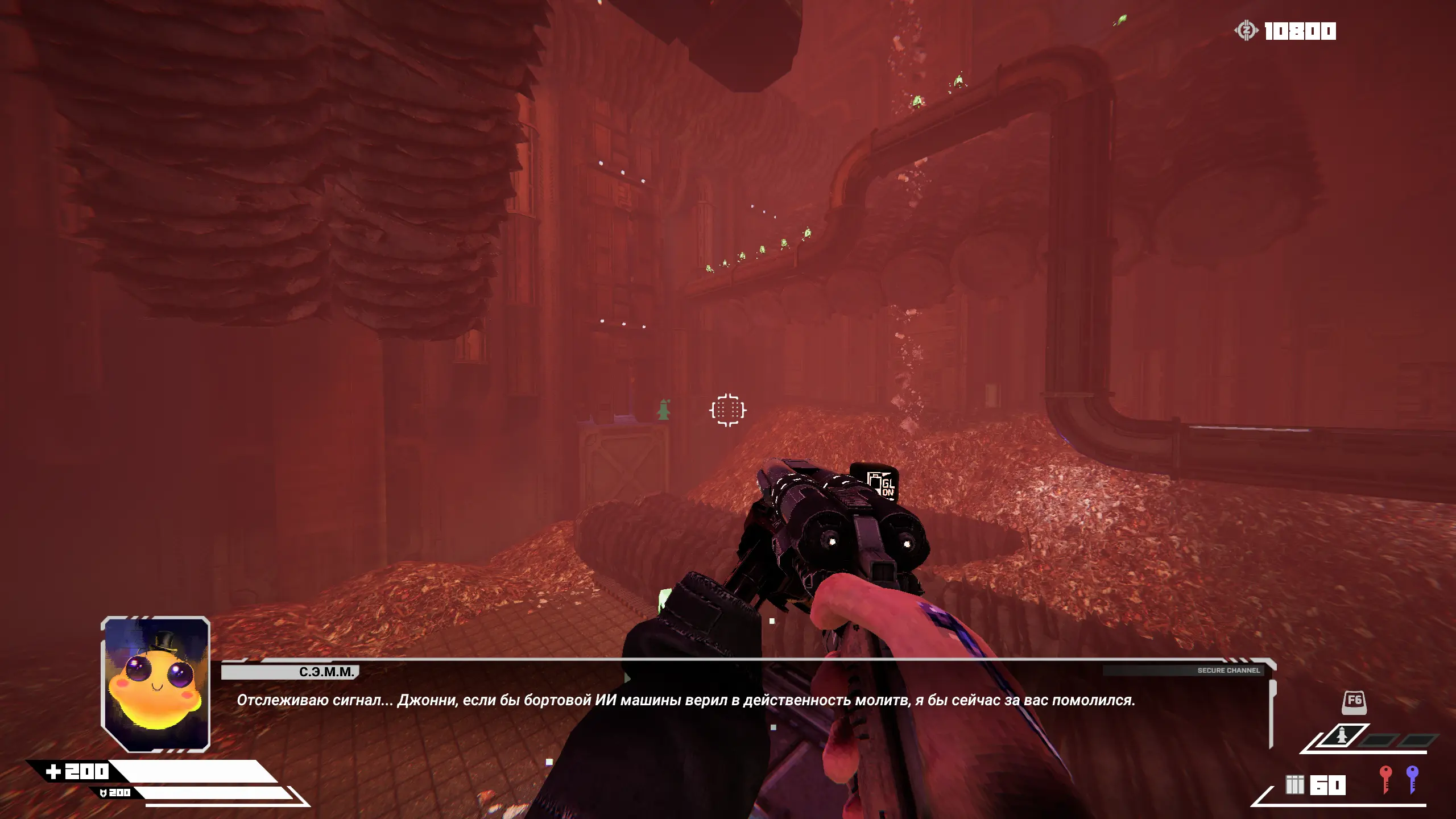Select the red key icon
The height and width of the screenshot is (819, 1456).
tap(1385, 779)
